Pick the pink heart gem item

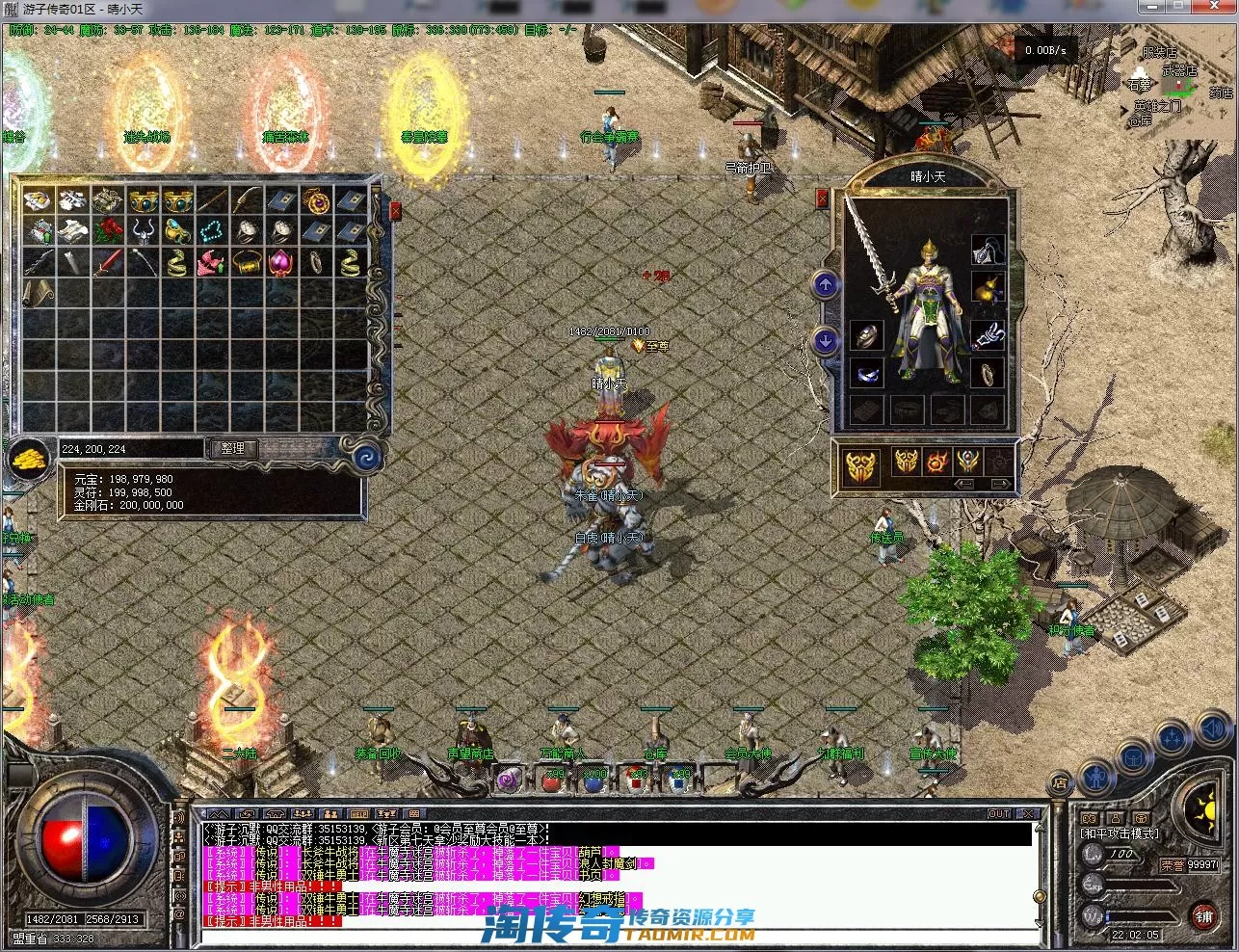coord(280,262)
